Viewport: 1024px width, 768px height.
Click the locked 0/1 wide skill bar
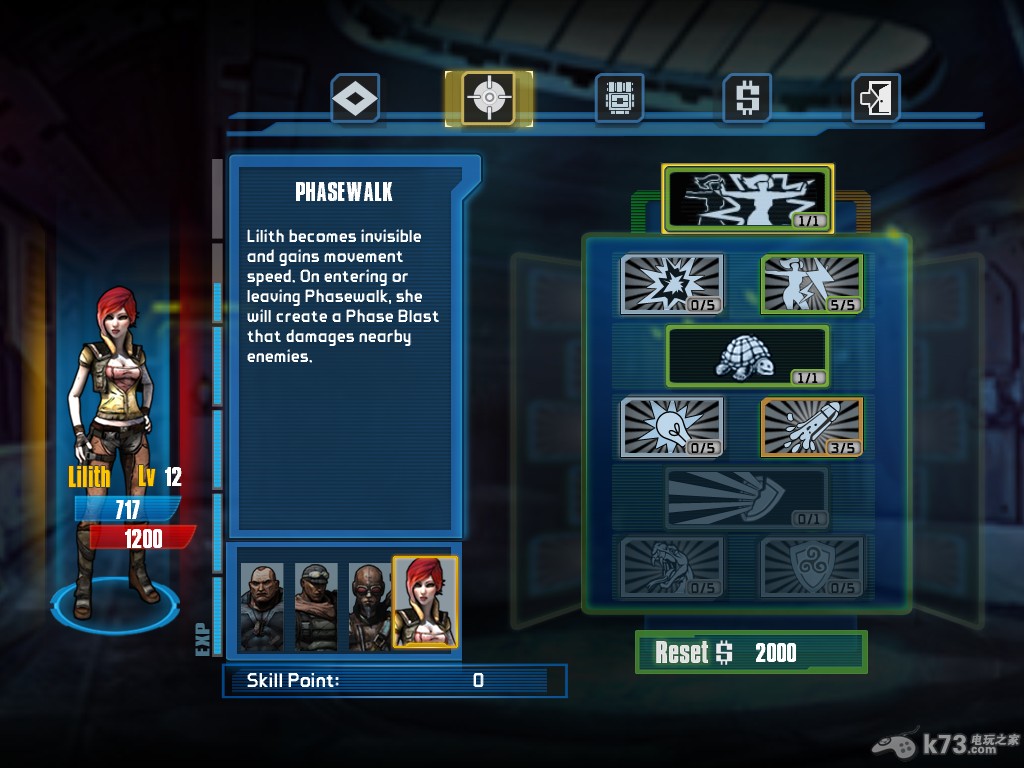[x=747, y=498]
